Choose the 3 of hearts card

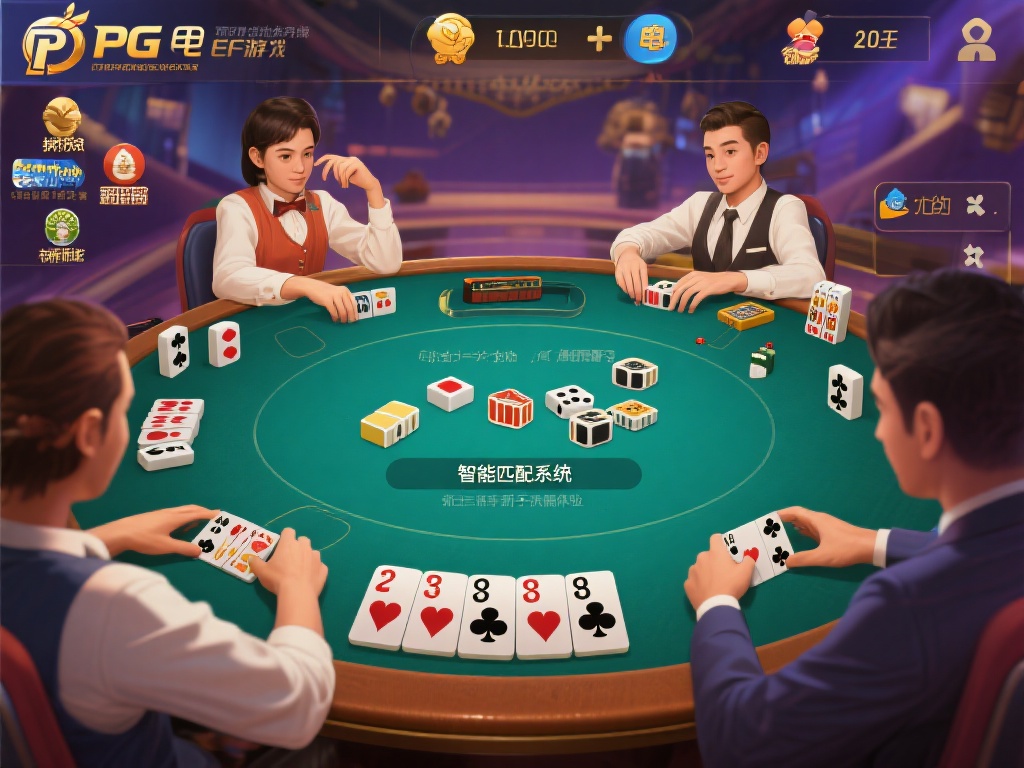click(437, 612)
